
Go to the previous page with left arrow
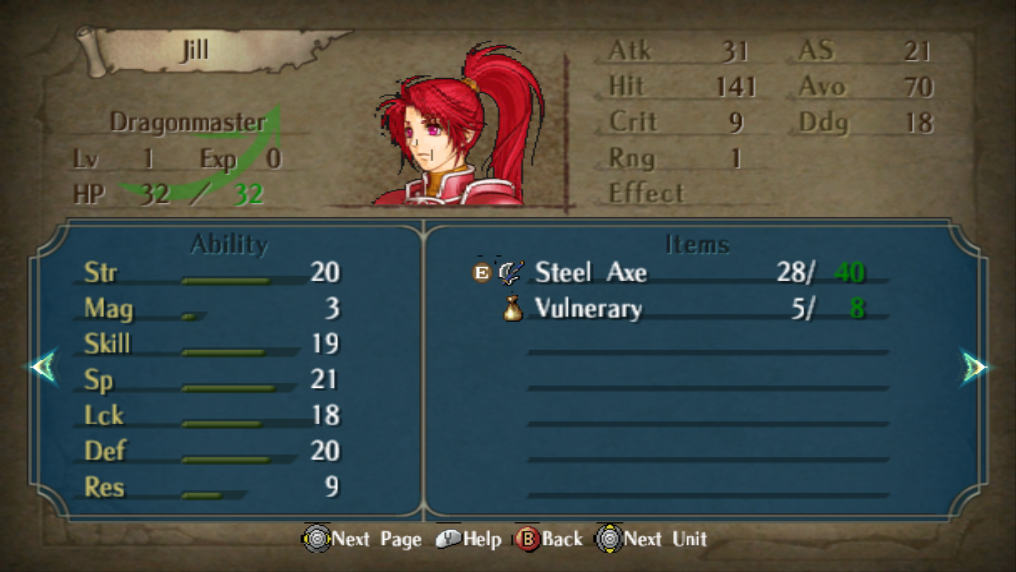43,367
